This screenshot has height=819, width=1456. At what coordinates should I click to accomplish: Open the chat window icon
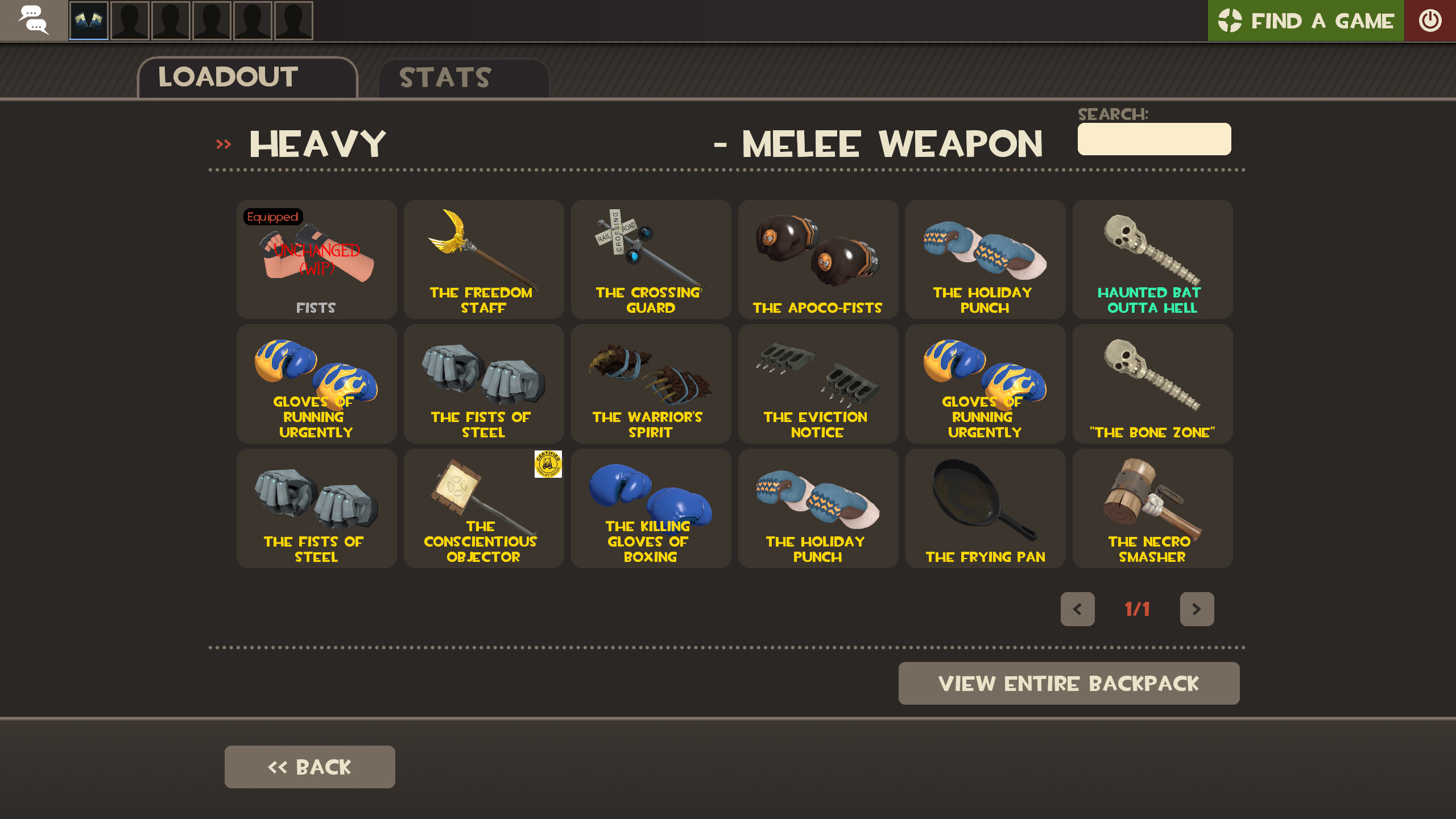(34, 20)
